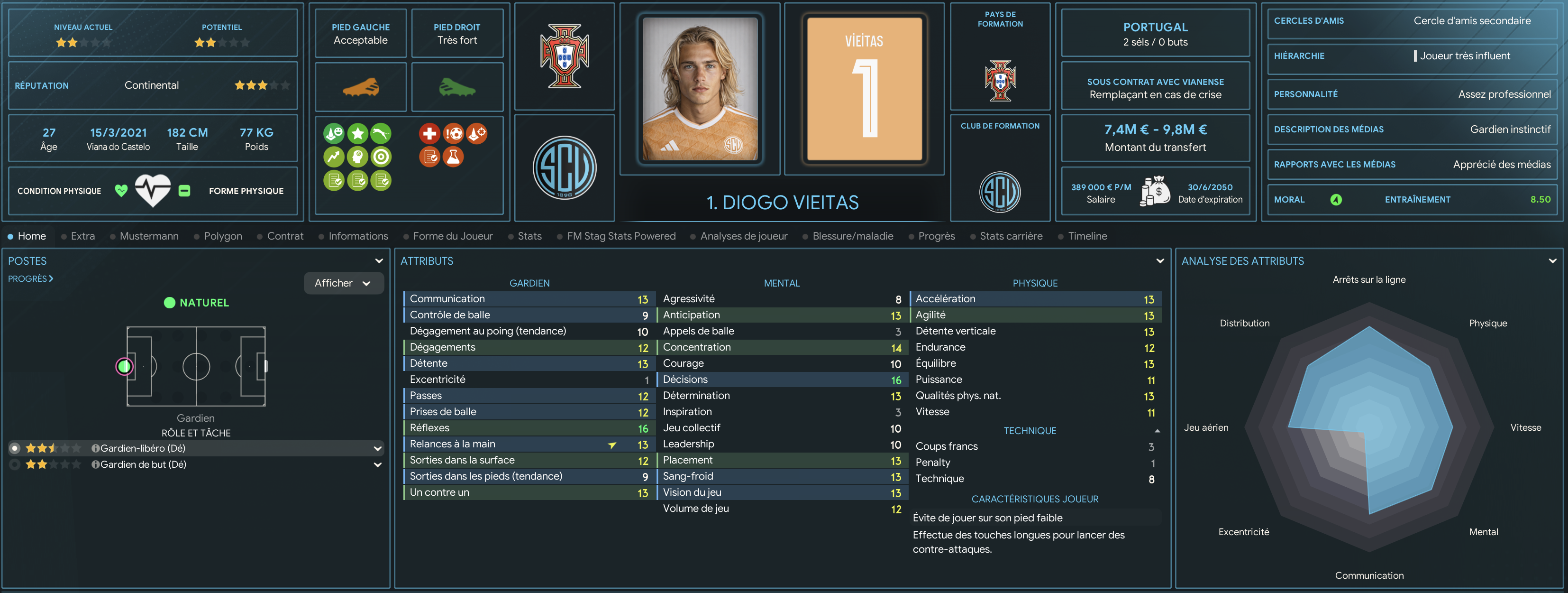
Task: Open the Stats carrière tab
Action: (1011, 236)
